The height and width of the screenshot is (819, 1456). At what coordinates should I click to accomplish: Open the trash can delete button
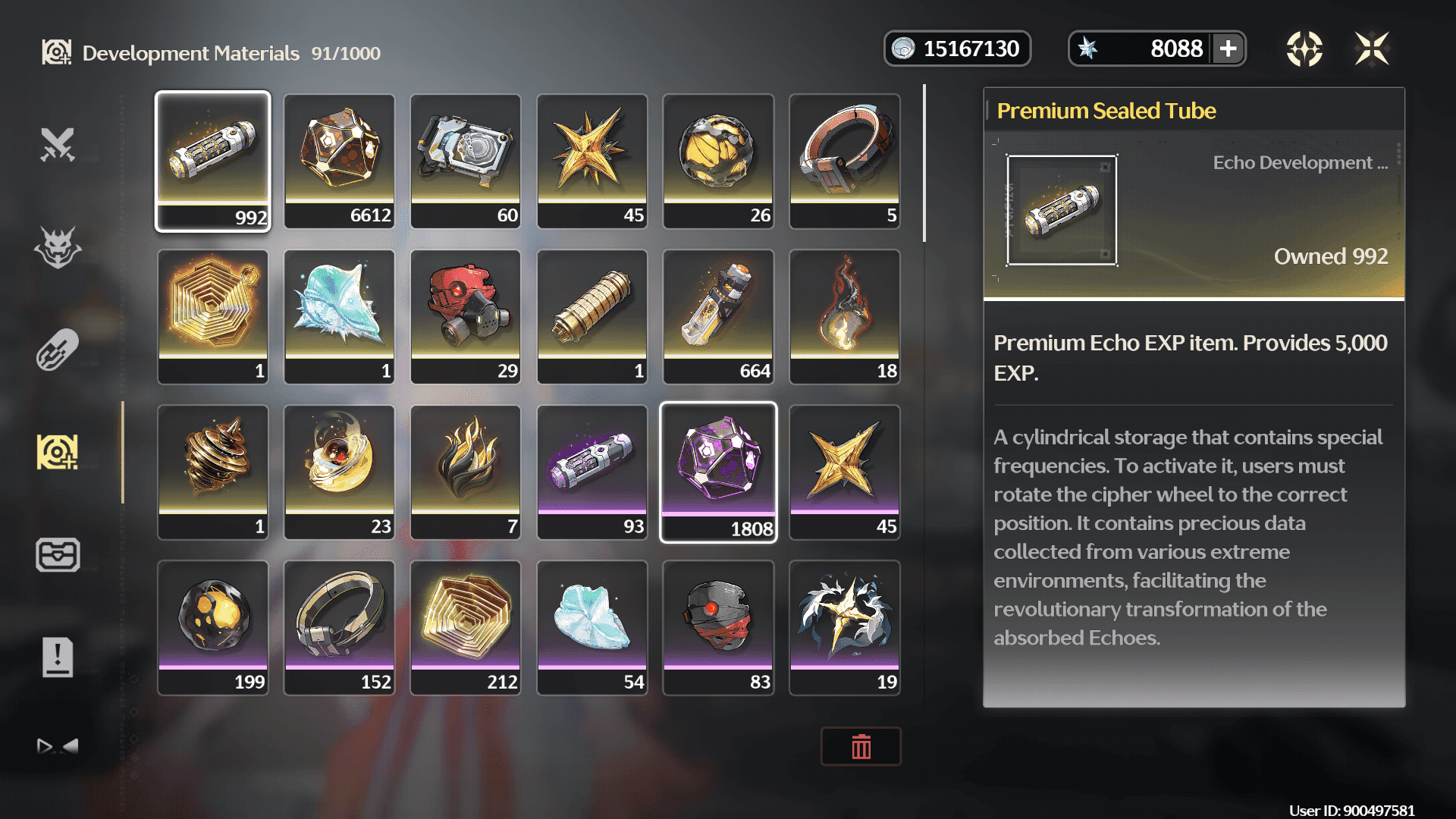(861, 747)
